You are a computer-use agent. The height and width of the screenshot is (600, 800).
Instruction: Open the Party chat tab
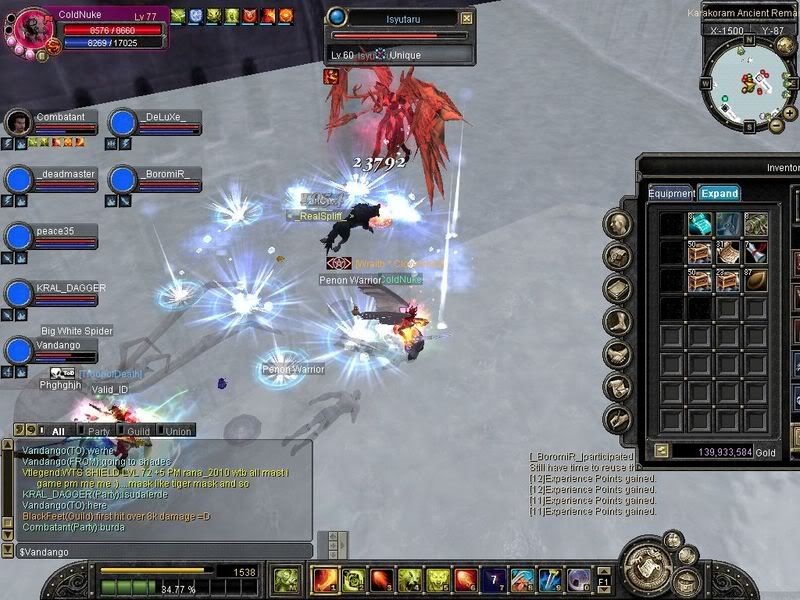click(x=98, y=431)
